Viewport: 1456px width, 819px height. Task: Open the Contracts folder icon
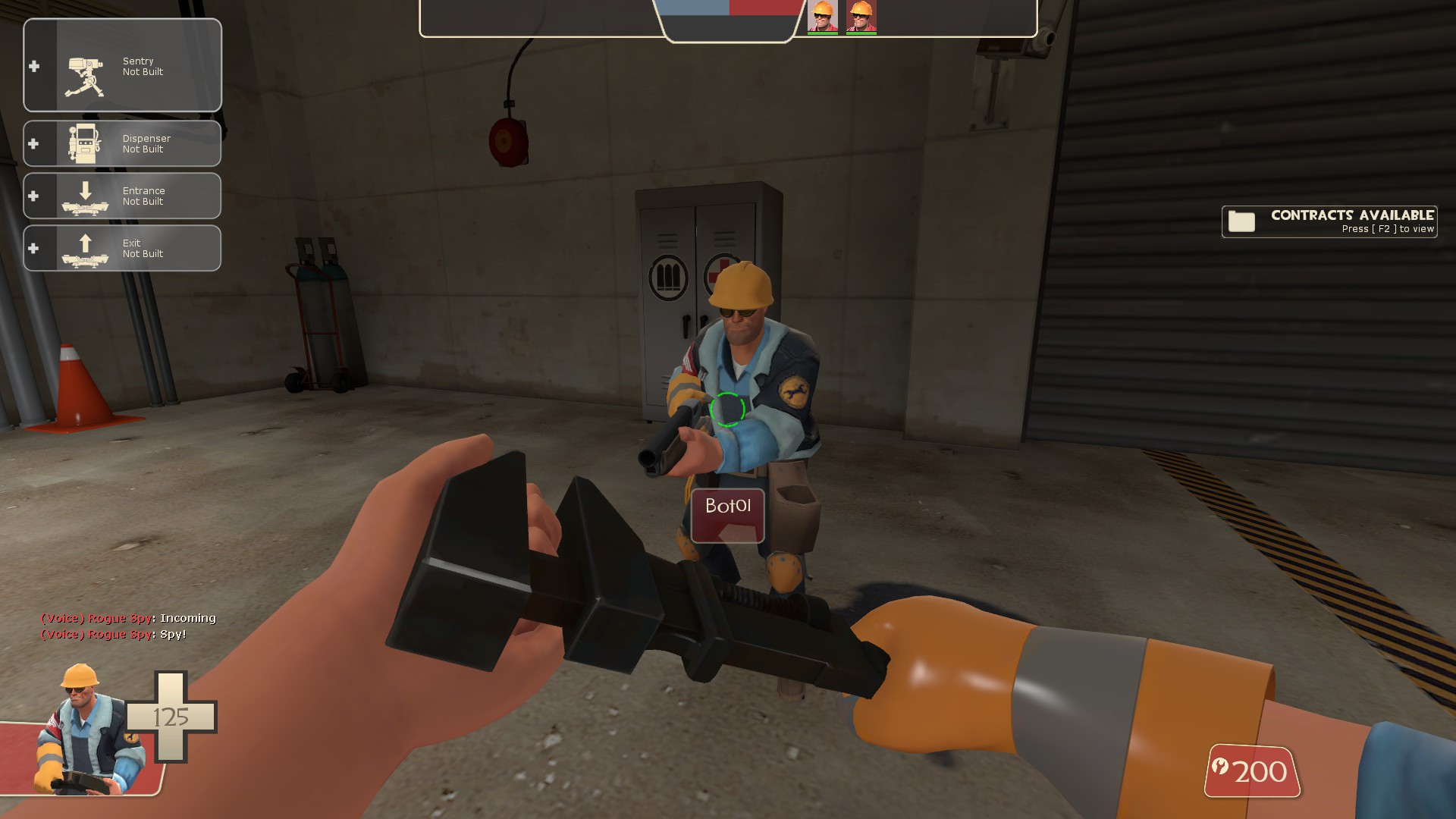tap(1242, 222)
